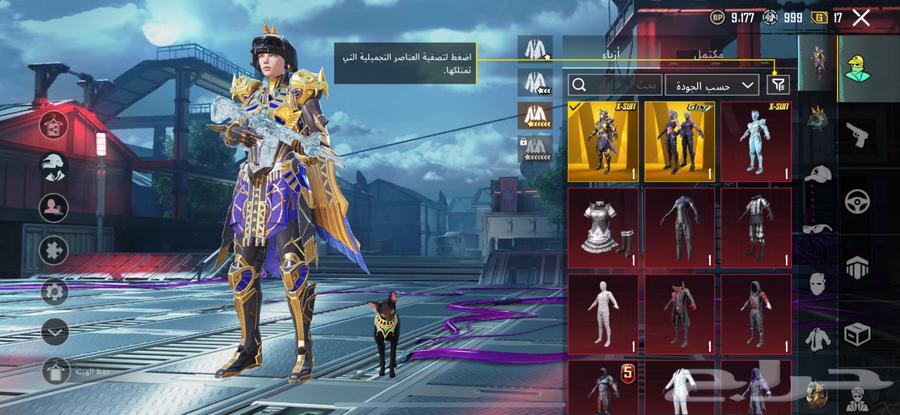Switch to the avatar character tab
This screenshot has width=900, height=415.
point(856,66)
